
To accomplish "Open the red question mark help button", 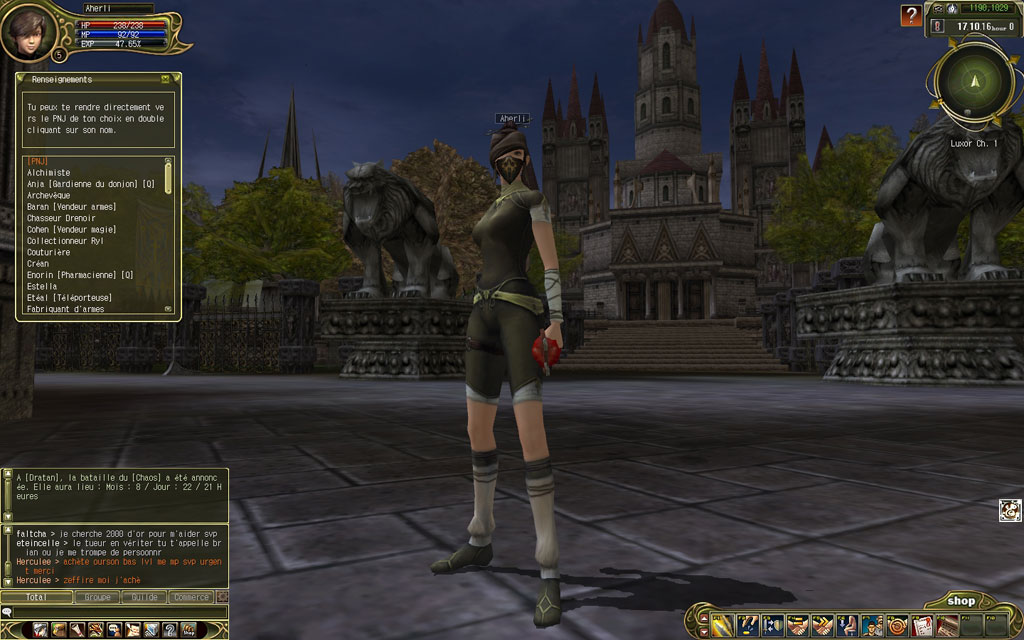I will pyautogui.click(x=910, y=15).
